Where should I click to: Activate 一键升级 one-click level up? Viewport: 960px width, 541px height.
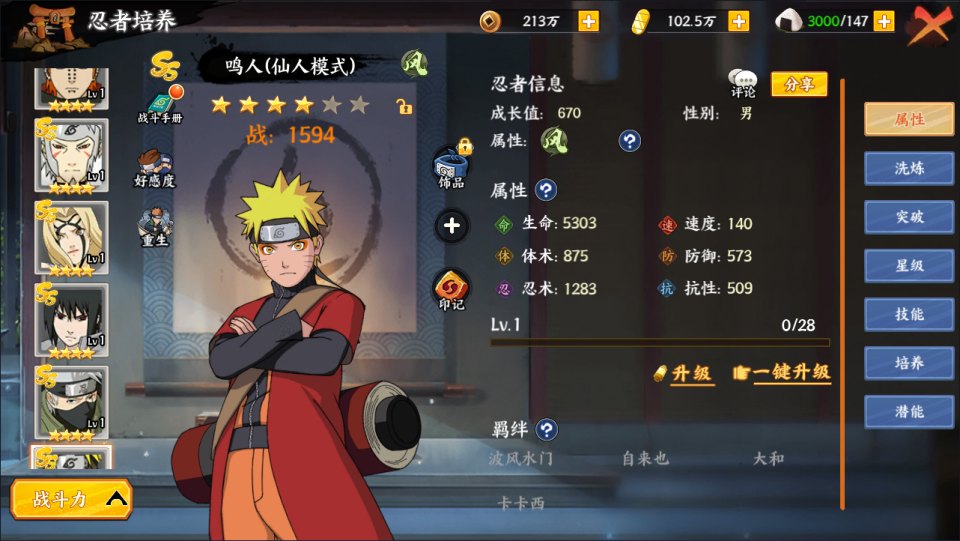tap(782, 373)
